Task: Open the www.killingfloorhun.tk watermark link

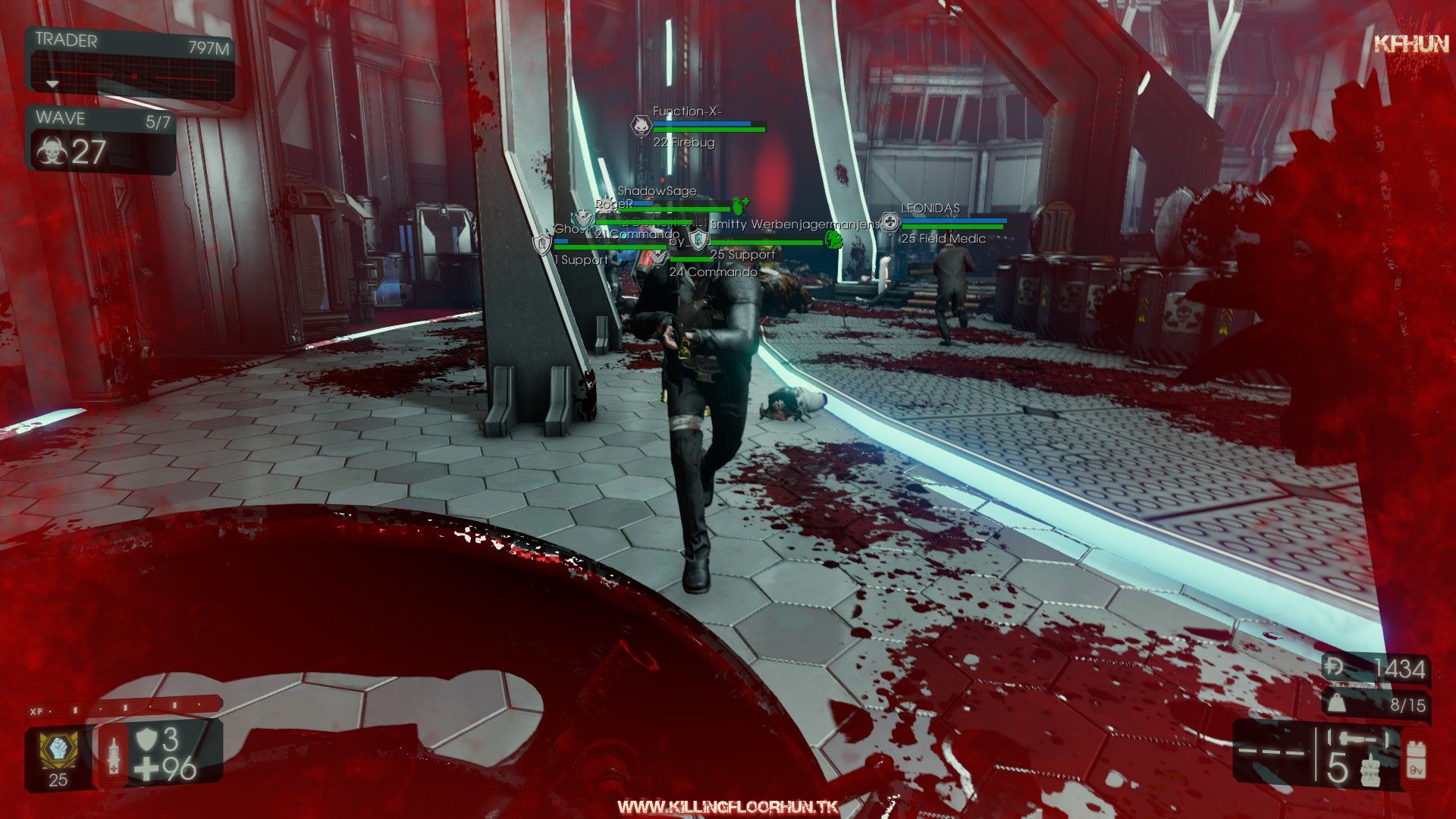Action: pos(728,806)
